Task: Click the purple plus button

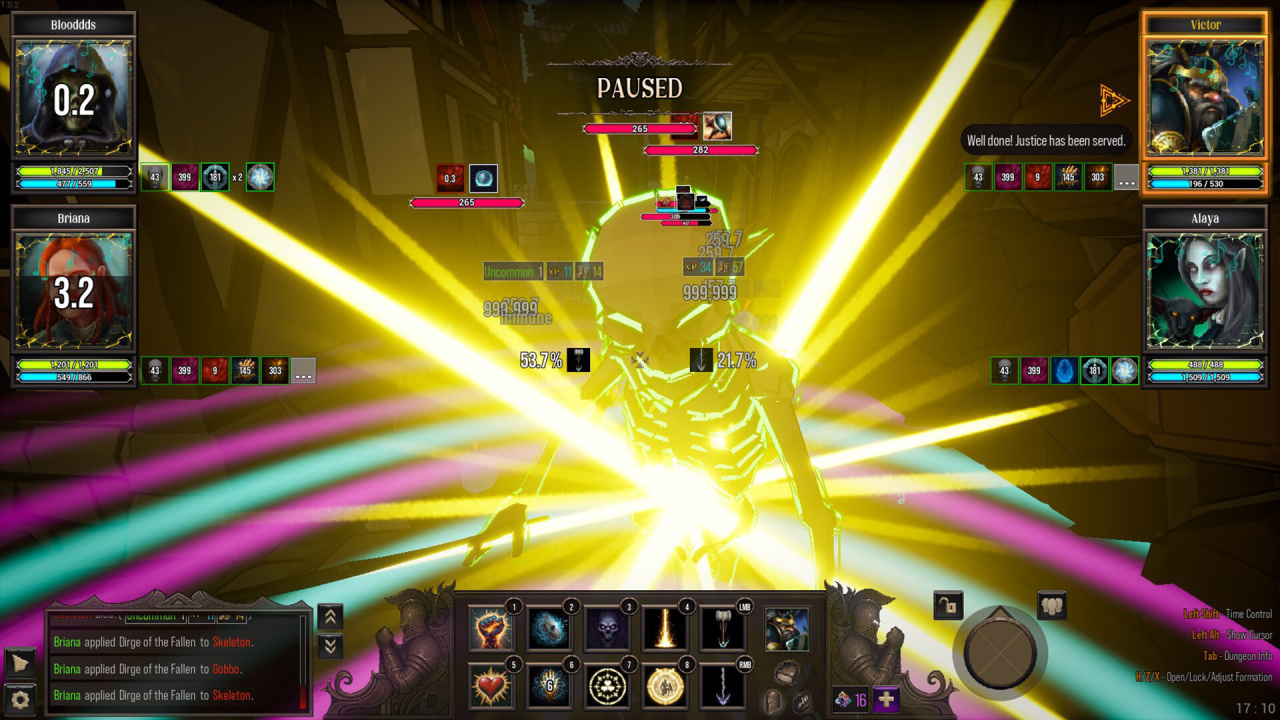Action: (x=886, y=700)
